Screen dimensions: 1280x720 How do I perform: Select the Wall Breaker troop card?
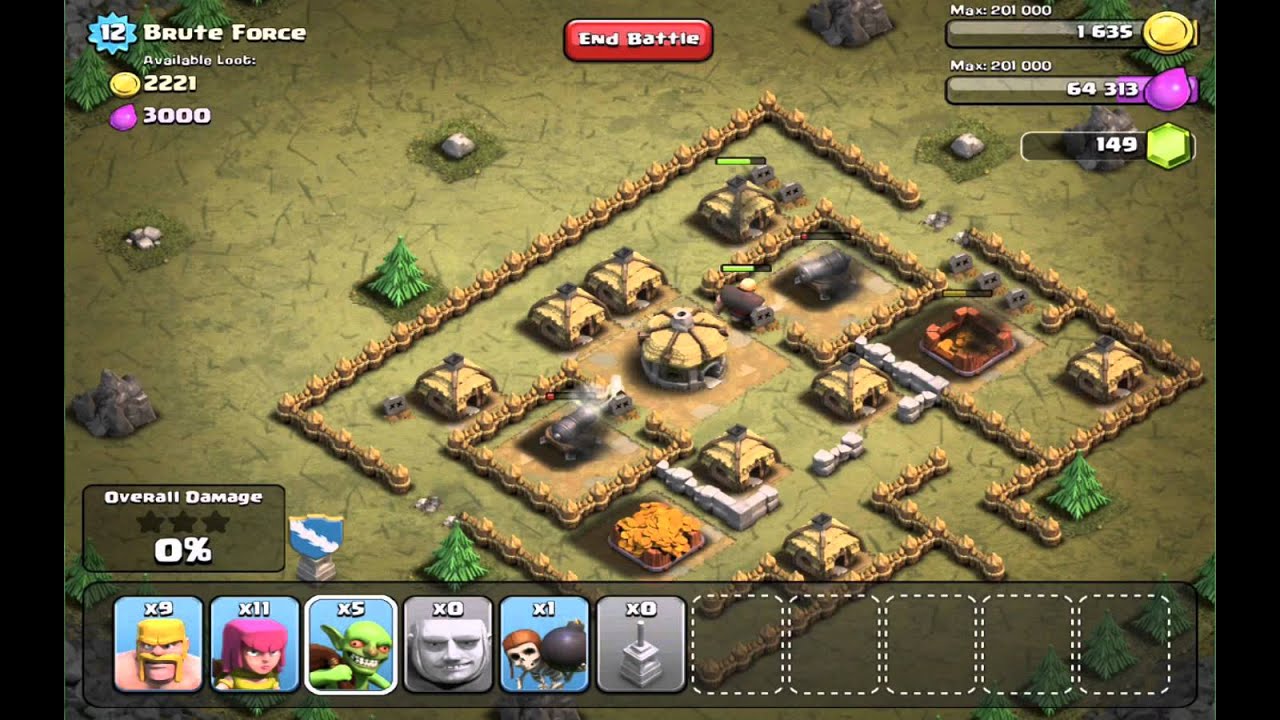[544, 644]
